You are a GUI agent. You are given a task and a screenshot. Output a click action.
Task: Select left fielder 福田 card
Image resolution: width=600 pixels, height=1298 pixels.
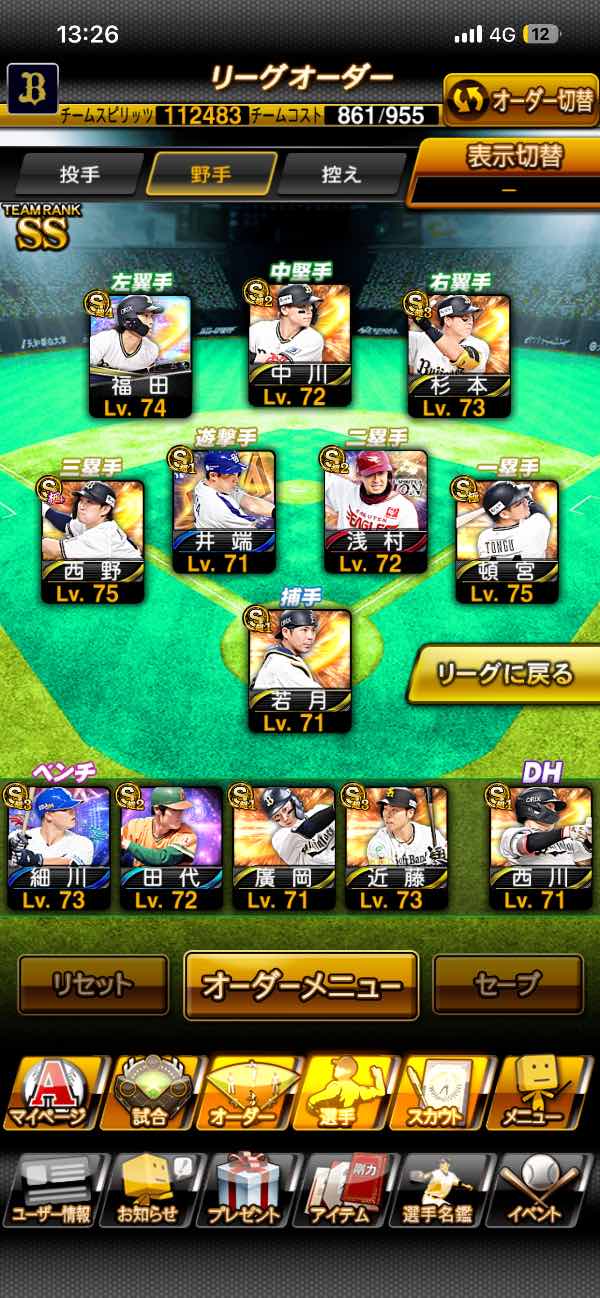click(140, 356)
